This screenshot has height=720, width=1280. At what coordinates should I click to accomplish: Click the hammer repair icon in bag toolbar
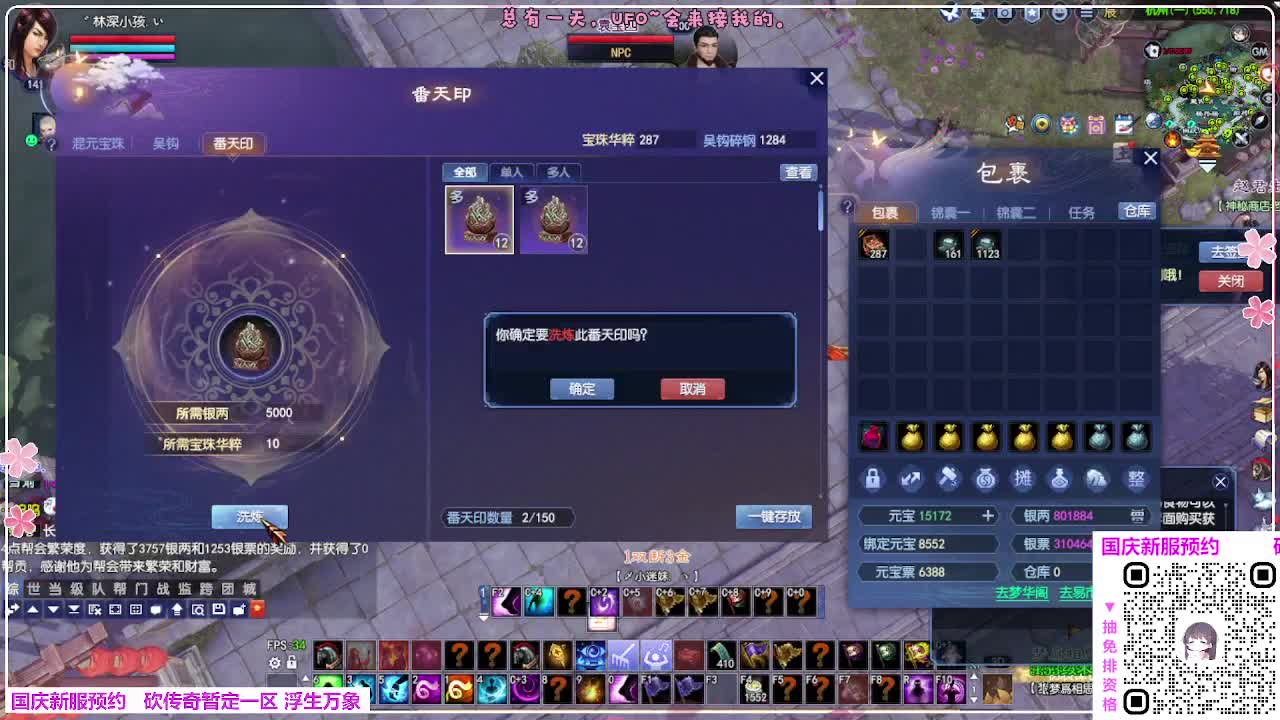pyautogui.click(x=947, y=480)
